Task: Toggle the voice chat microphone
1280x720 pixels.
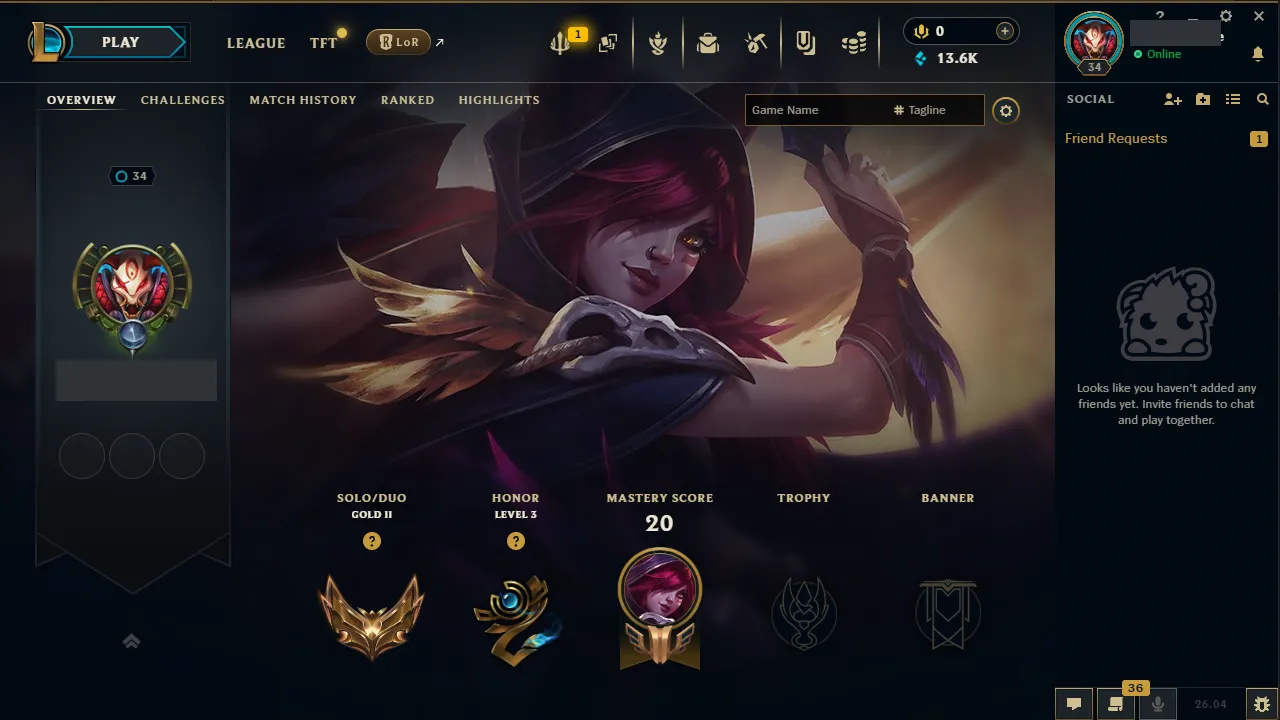Action: click(1157, 703)
